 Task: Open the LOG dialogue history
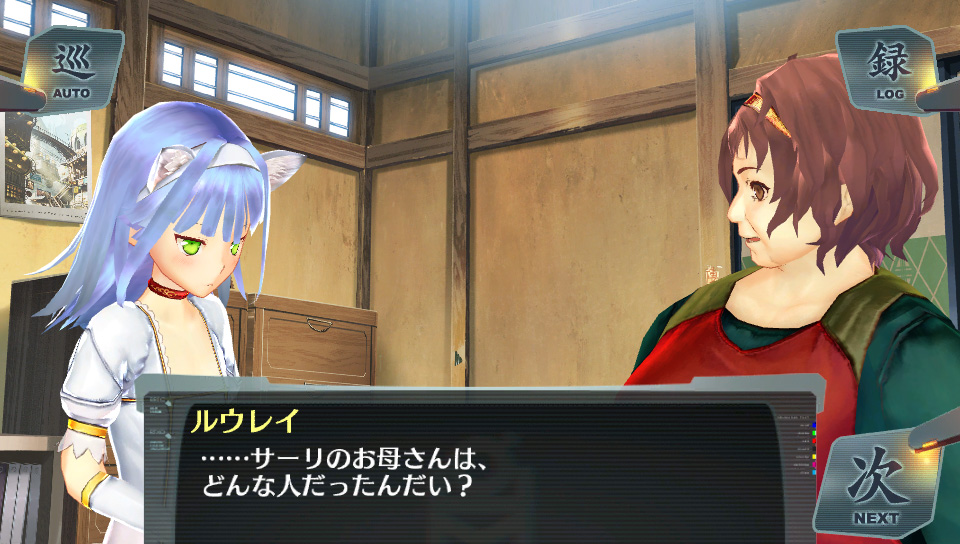[x=888, y=68]
